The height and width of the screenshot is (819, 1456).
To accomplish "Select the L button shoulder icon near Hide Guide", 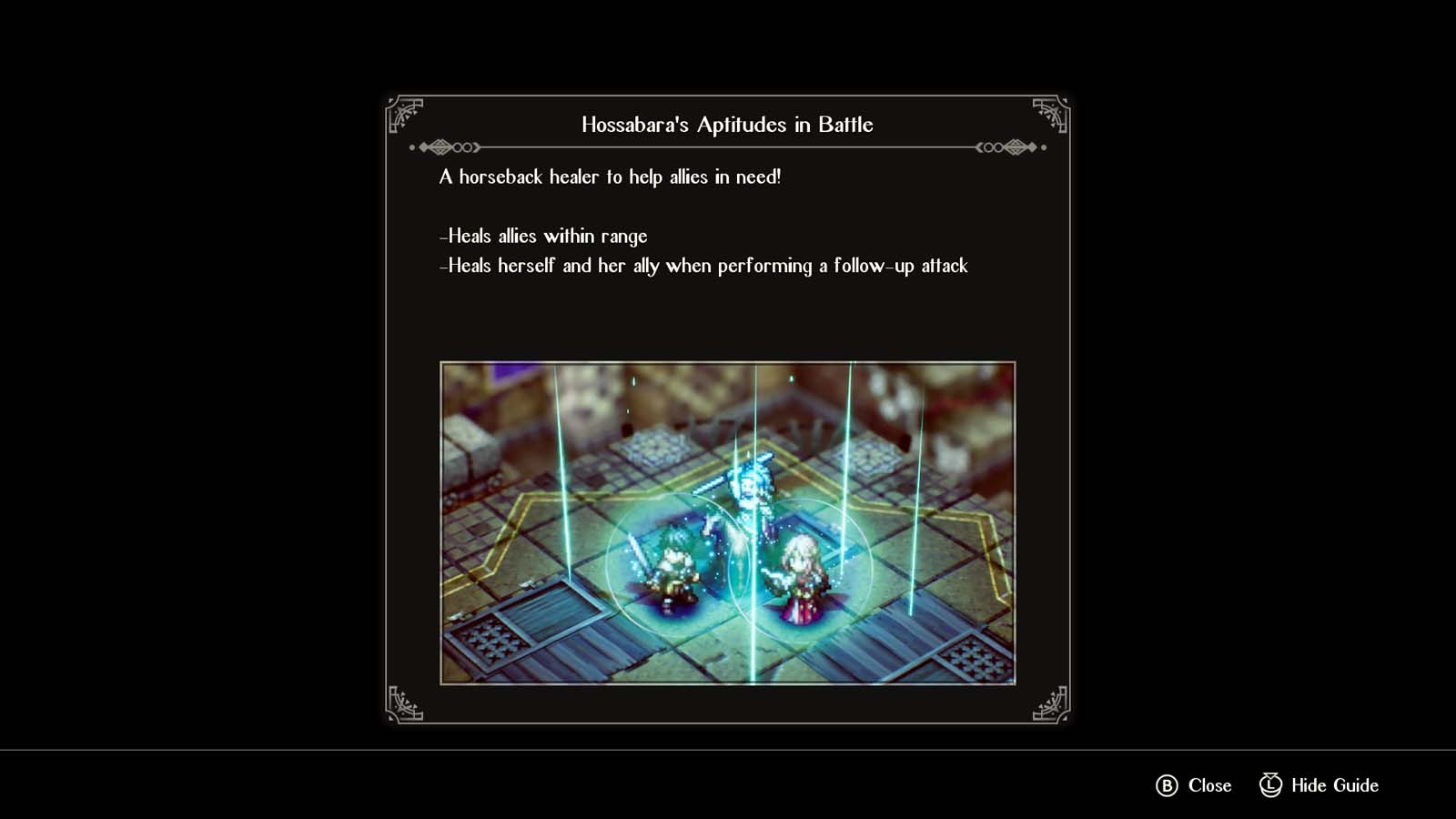I will coord(1269,784).
